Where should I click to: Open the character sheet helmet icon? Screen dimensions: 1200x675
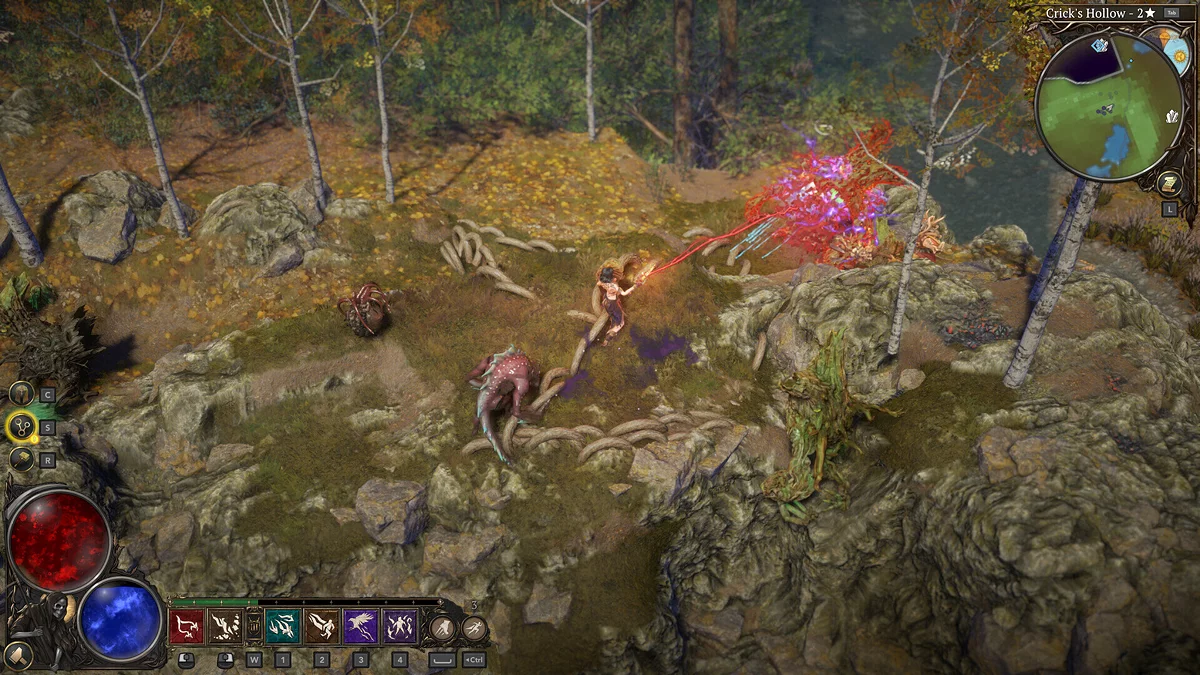(21, 394)
